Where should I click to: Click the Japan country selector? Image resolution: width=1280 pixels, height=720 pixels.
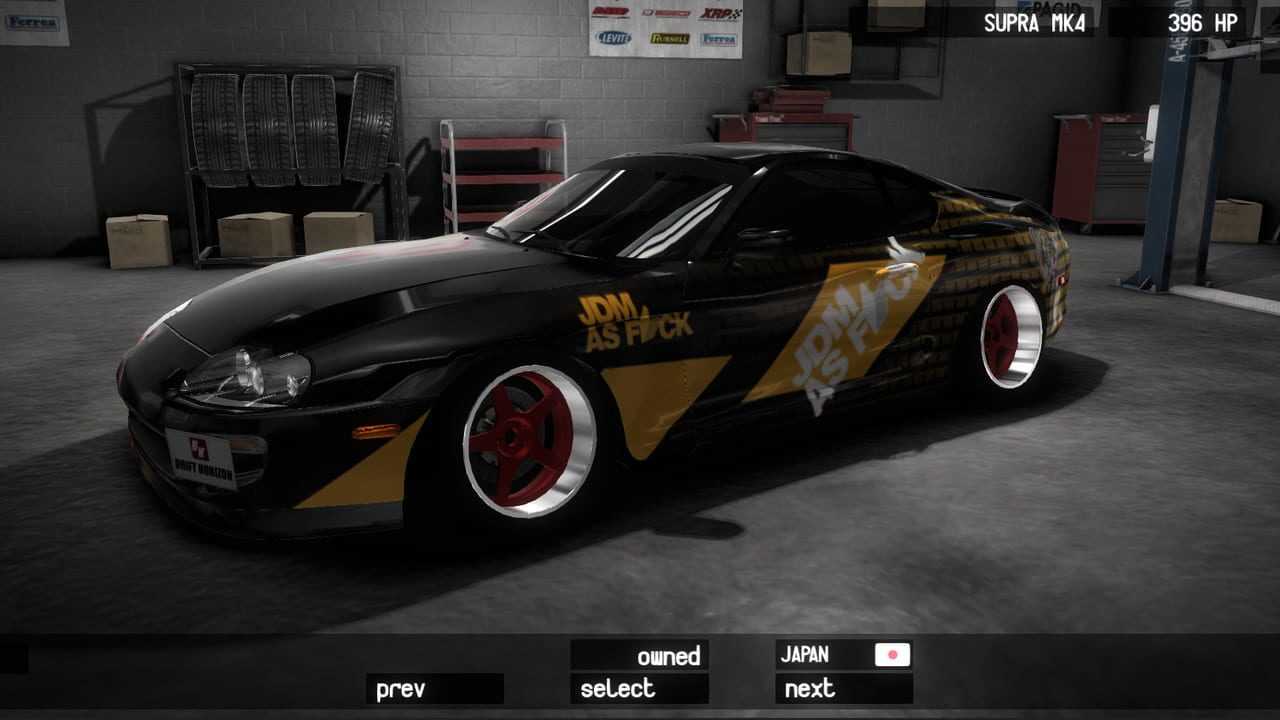843,655
